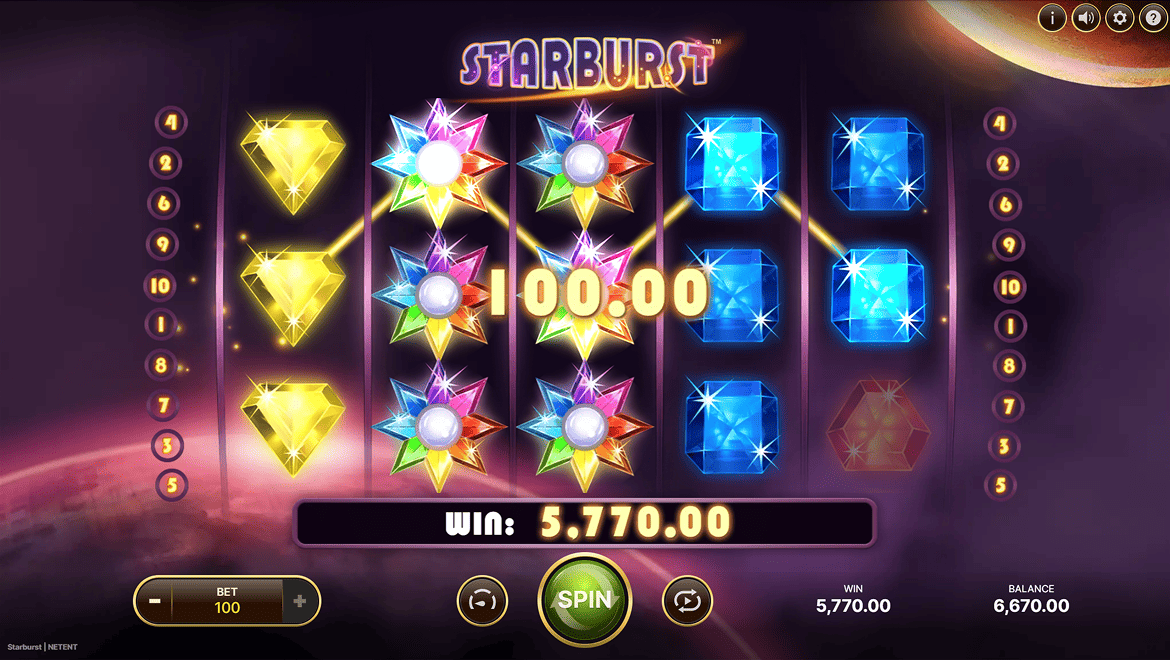The image size is (1170, 660).
Task: Decrease the bet with the minus button
Action: [x=155, y=602]
